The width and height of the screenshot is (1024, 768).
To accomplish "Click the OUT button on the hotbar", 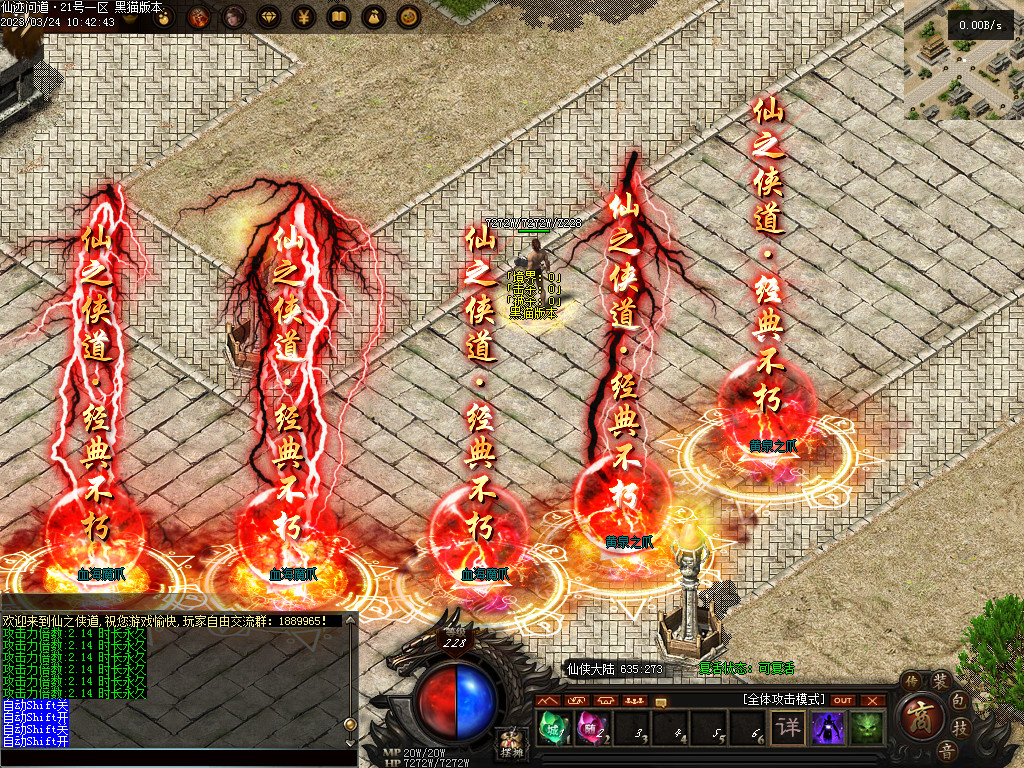I will click(x=843, y=700).
